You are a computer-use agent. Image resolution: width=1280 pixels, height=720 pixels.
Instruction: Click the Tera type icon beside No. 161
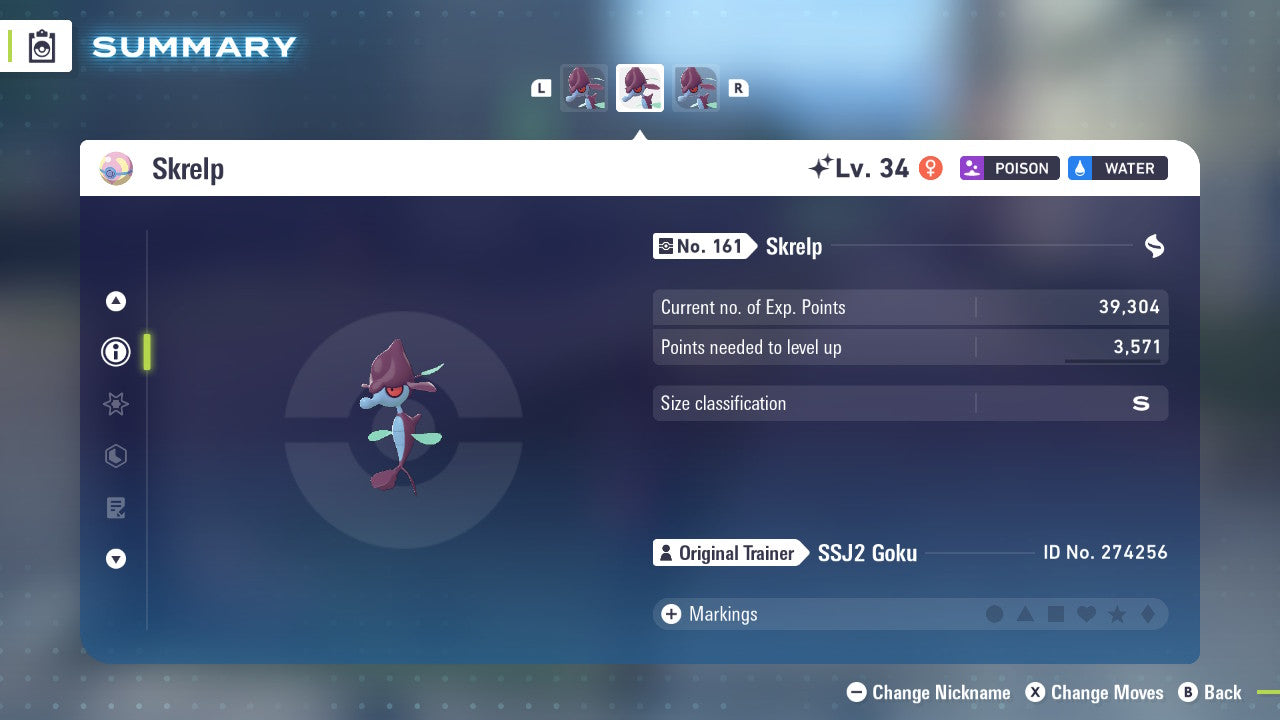(1154, 246)
